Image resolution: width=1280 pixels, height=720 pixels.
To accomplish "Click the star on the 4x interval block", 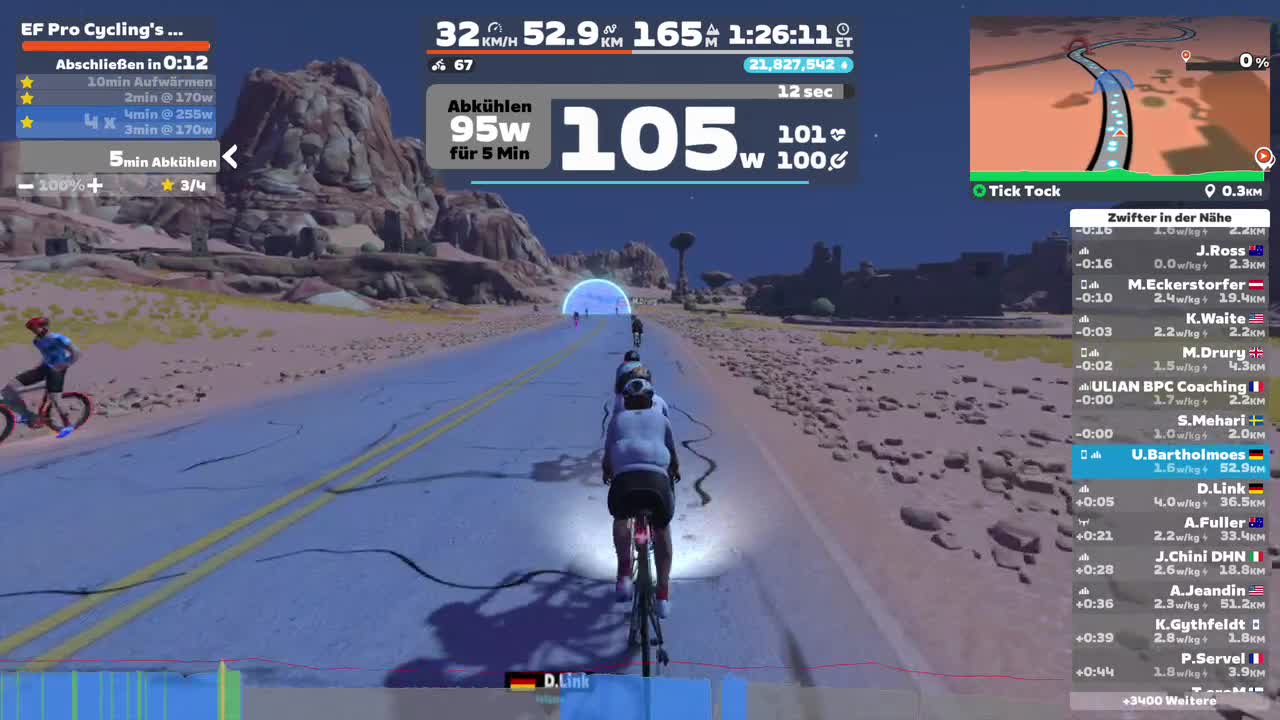I will (x=27, y=122).
